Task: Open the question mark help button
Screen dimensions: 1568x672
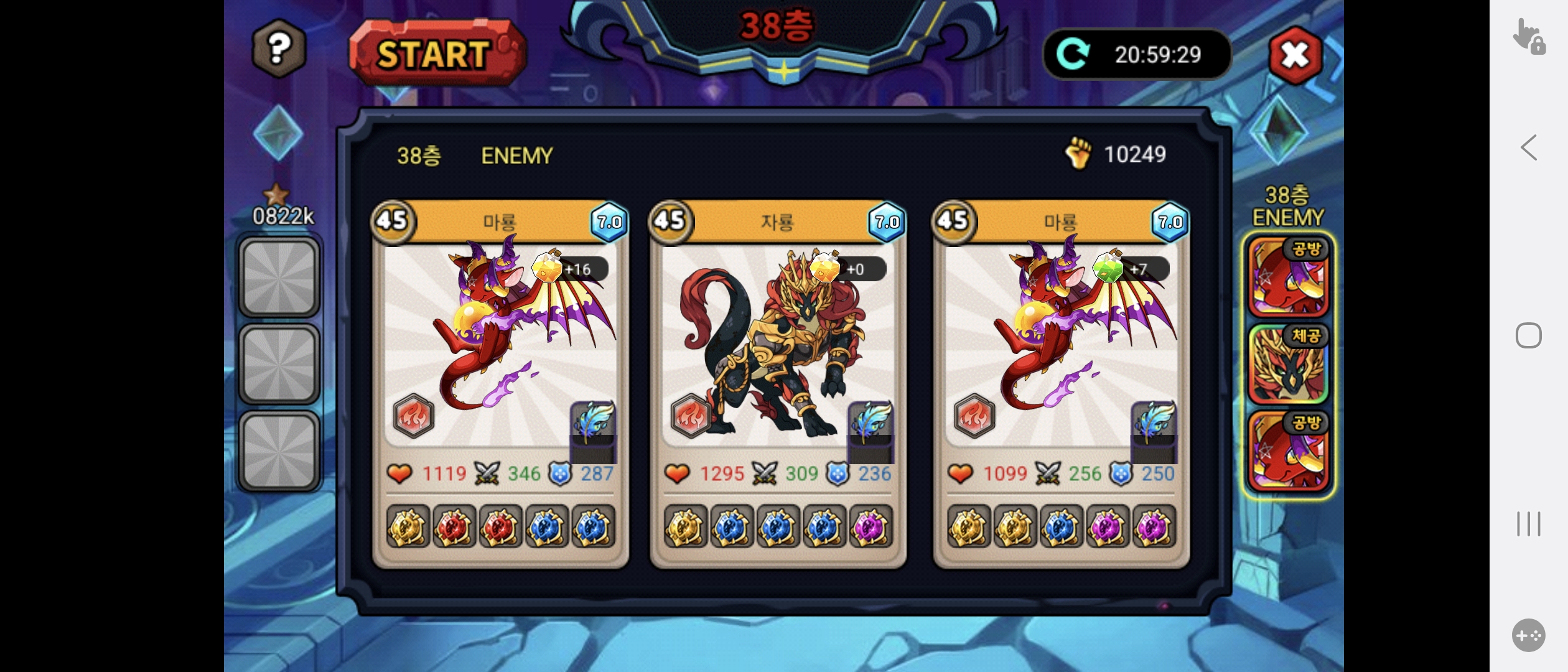Action: 279,48
